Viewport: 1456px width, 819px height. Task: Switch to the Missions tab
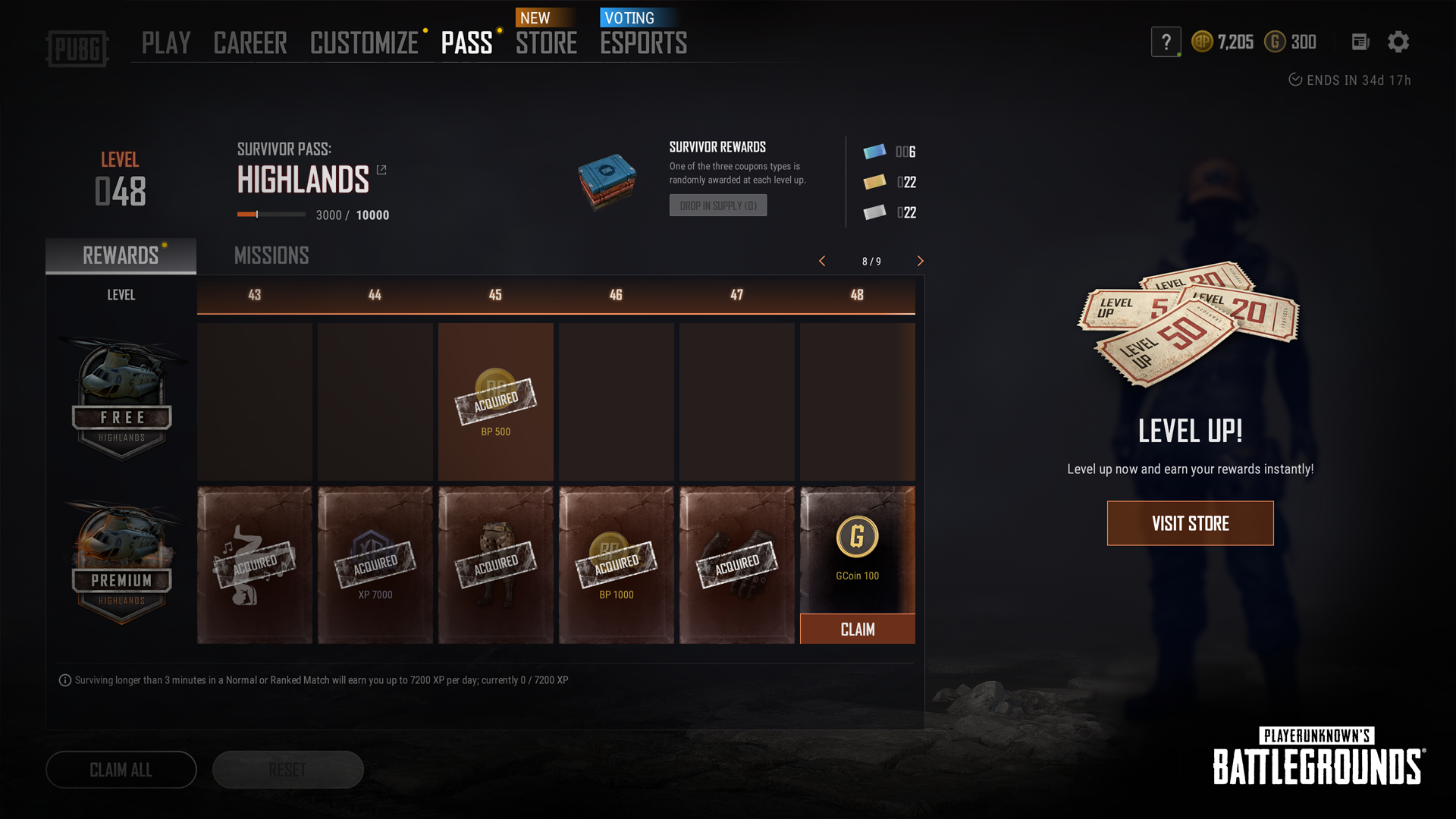[271, 256]
